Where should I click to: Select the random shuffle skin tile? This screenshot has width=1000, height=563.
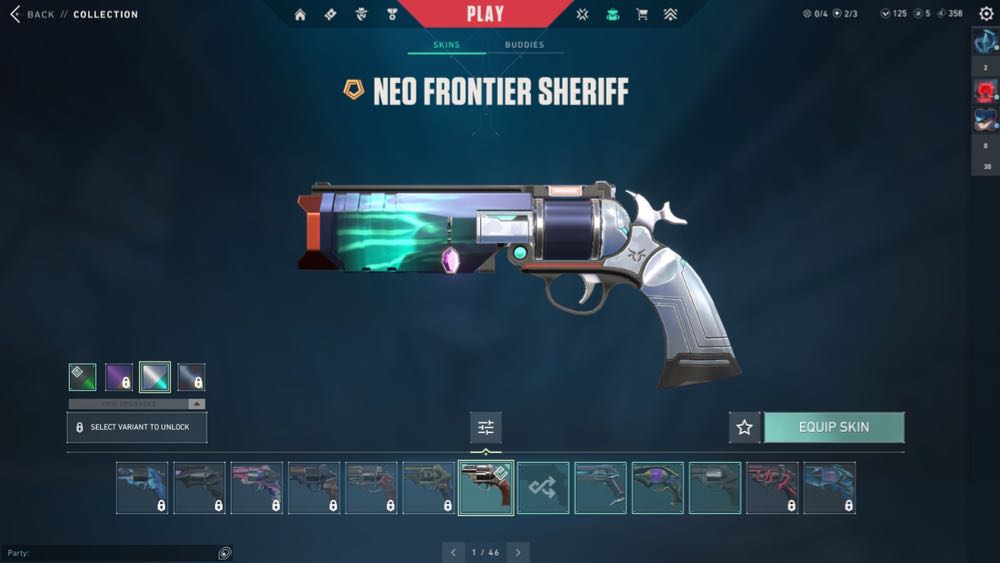click(543, 488)
